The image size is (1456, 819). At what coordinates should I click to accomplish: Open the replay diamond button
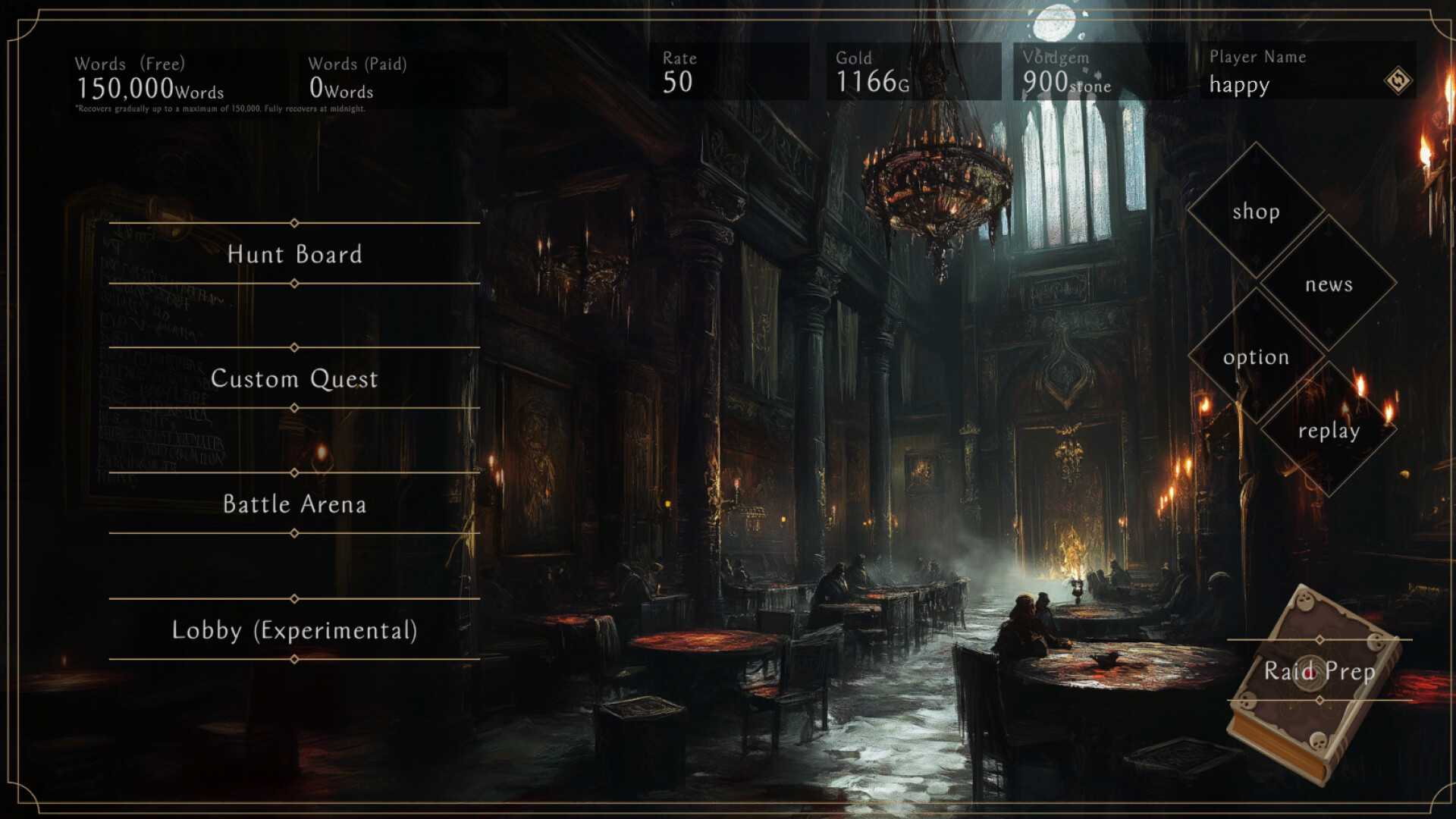tap(1329, 431)
